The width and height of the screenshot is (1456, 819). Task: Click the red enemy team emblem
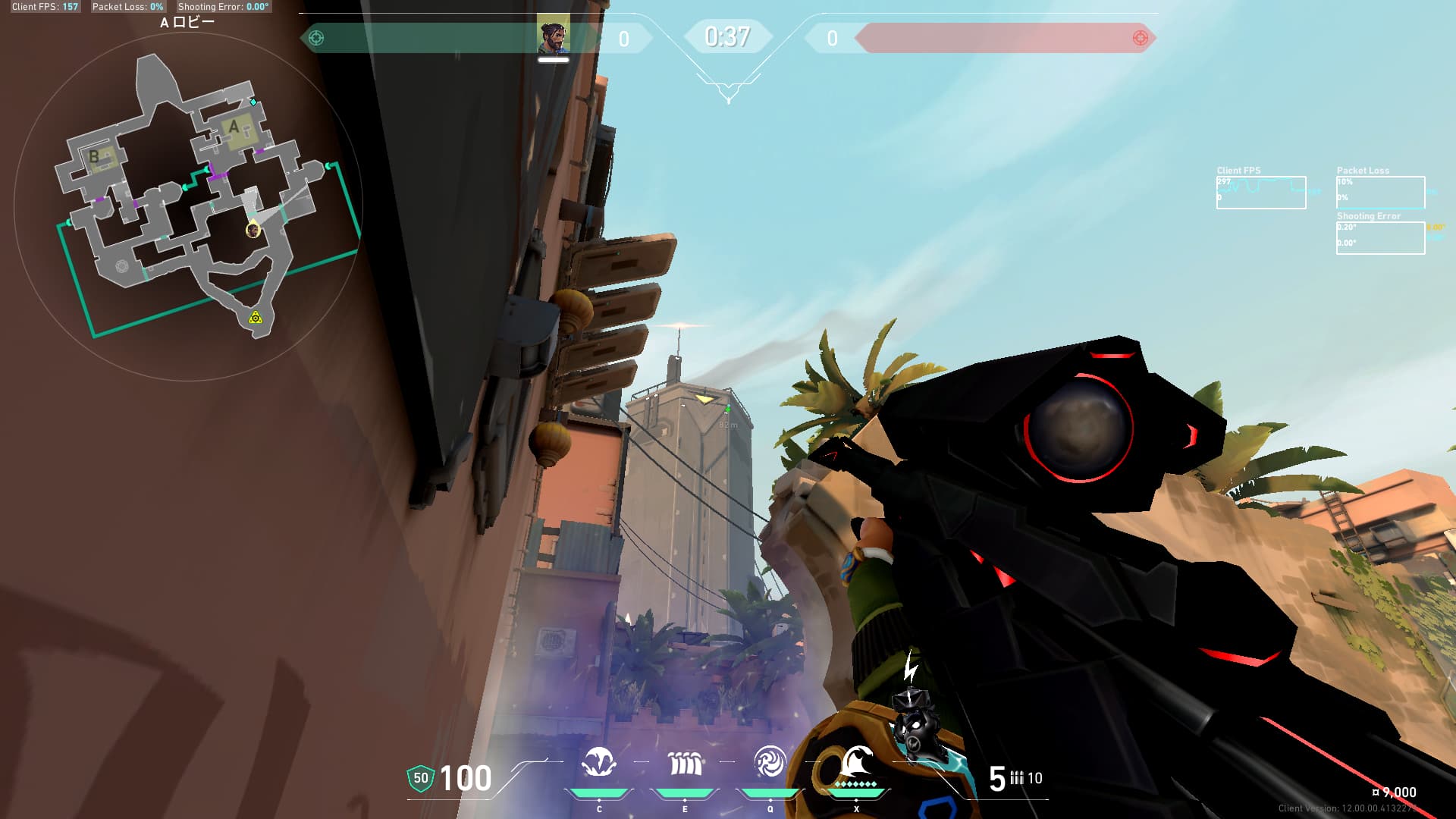point(1140,38)
